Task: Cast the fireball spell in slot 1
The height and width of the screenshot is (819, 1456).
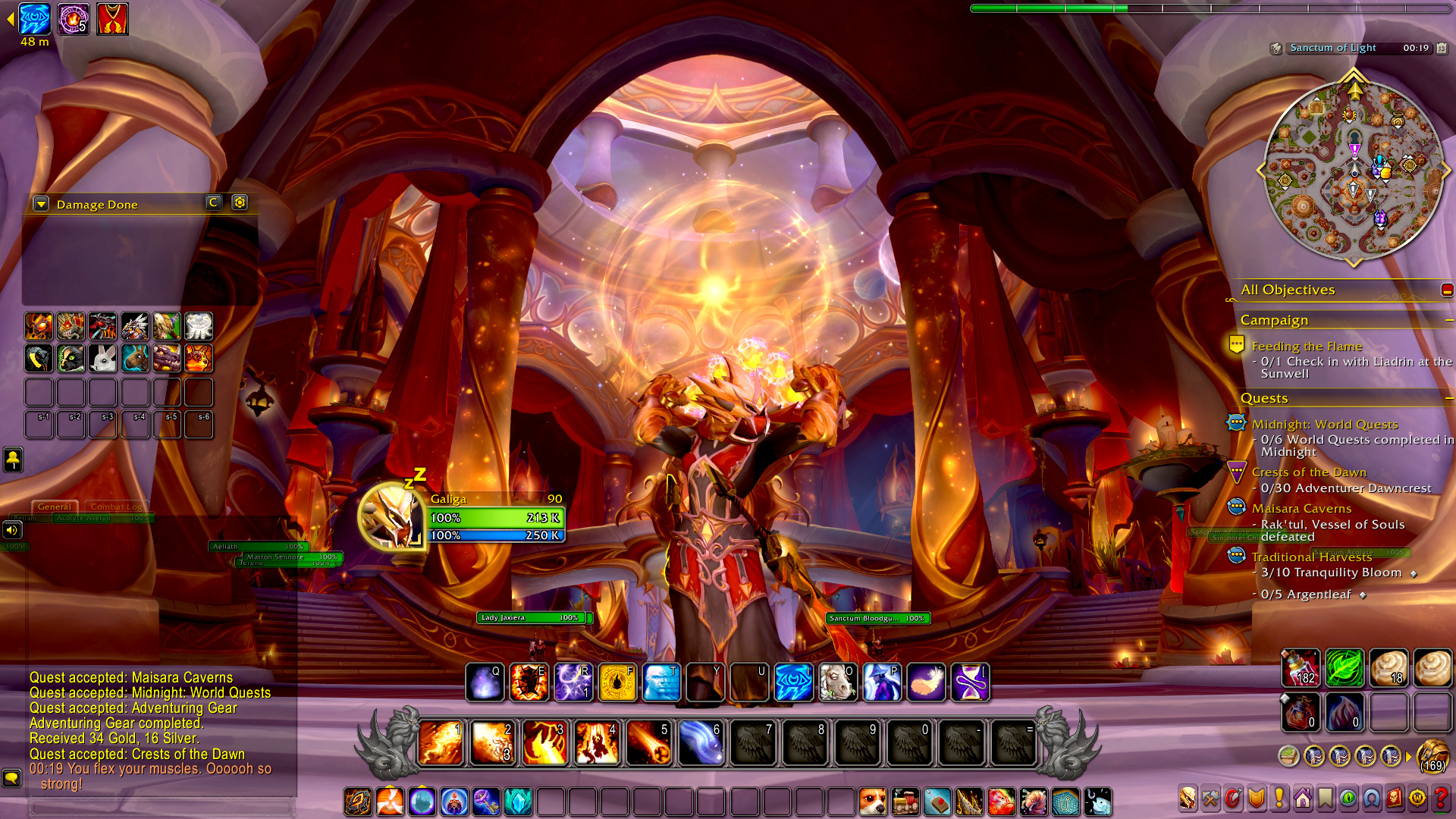Action: [x=441, y=742]
